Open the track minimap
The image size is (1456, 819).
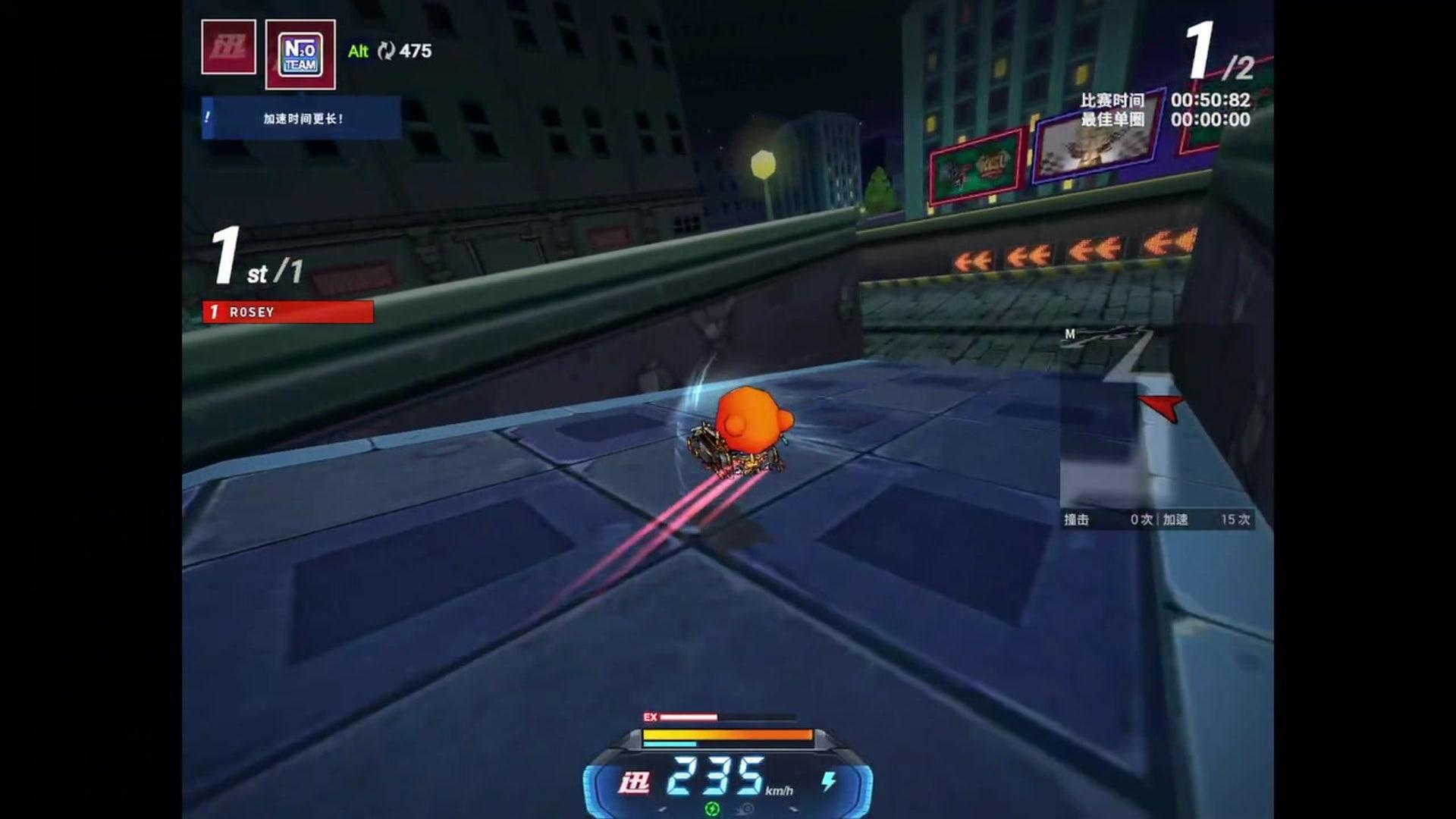click(1155, 419)
